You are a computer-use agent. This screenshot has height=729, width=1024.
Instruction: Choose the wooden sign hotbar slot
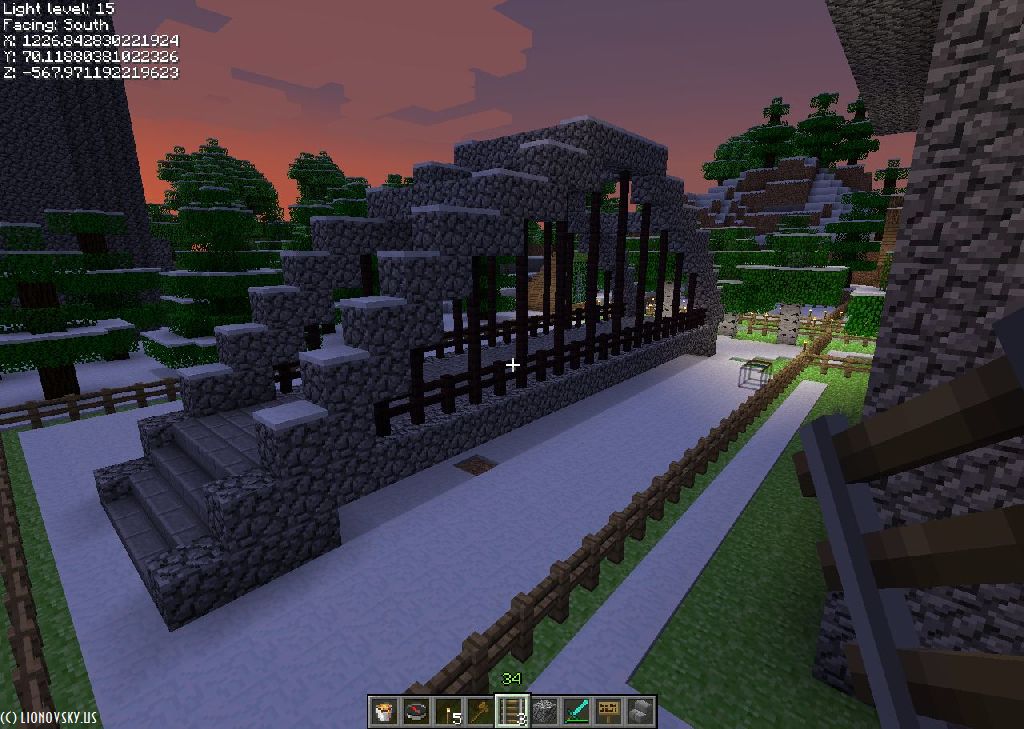click(608, 711)
